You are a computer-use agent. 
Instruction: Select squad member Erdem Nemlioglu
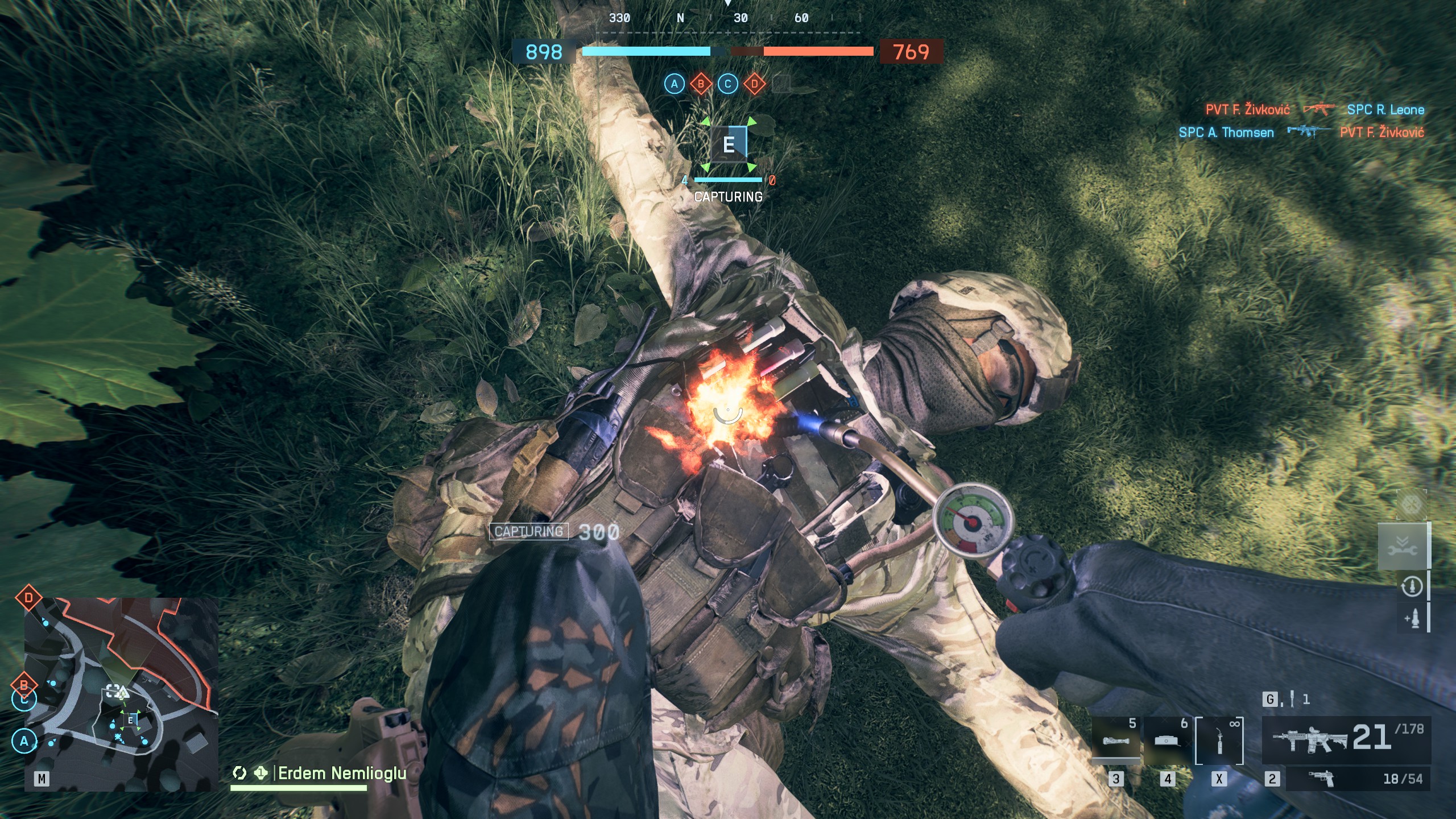341,773
